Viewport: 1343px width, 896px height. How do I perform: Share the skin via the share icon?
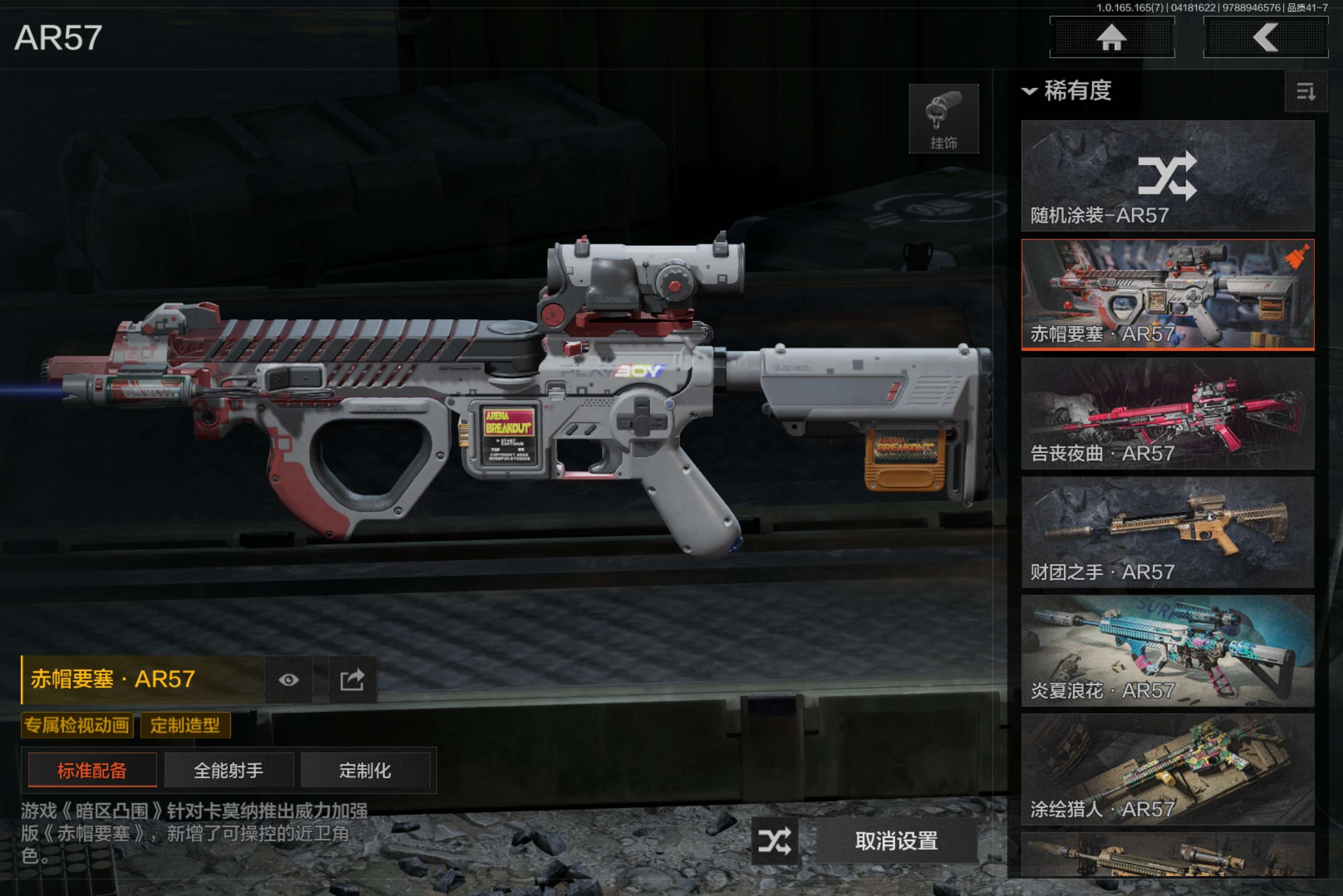click(x=352, y=680)
